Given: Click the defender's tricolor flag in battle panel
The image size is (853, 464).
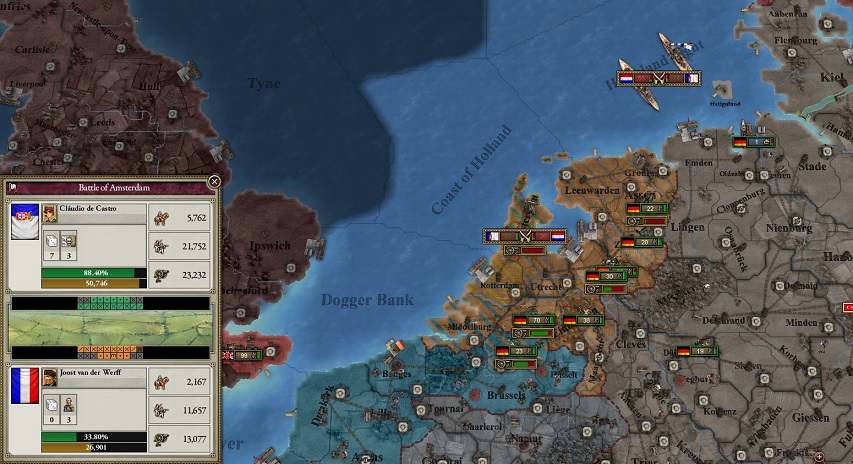Looking at the screenshot, I should [25, 386].
